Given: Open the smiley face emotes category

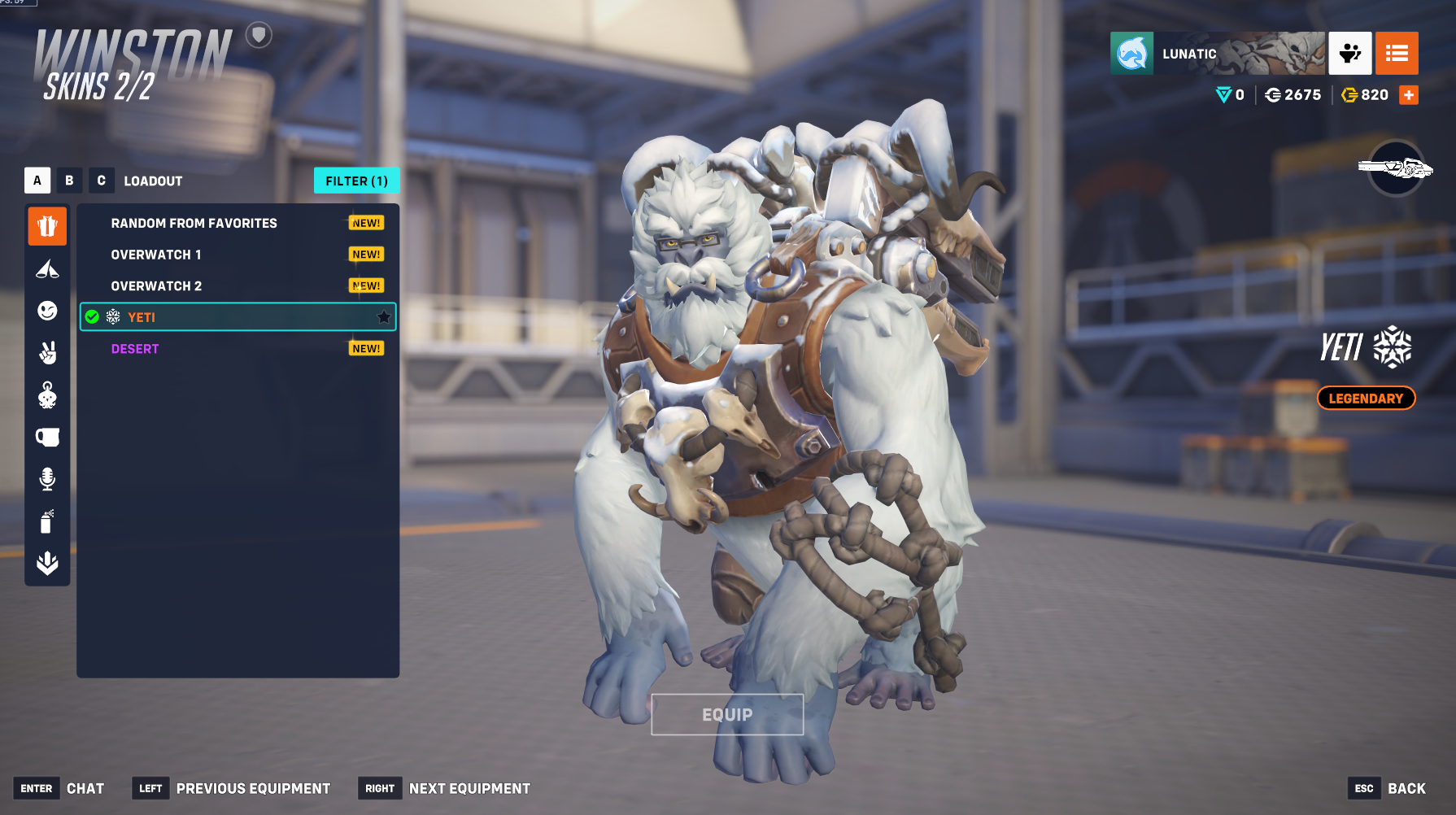Looking at the screenshot, I should pyautogui.click(x=47, y=311).
